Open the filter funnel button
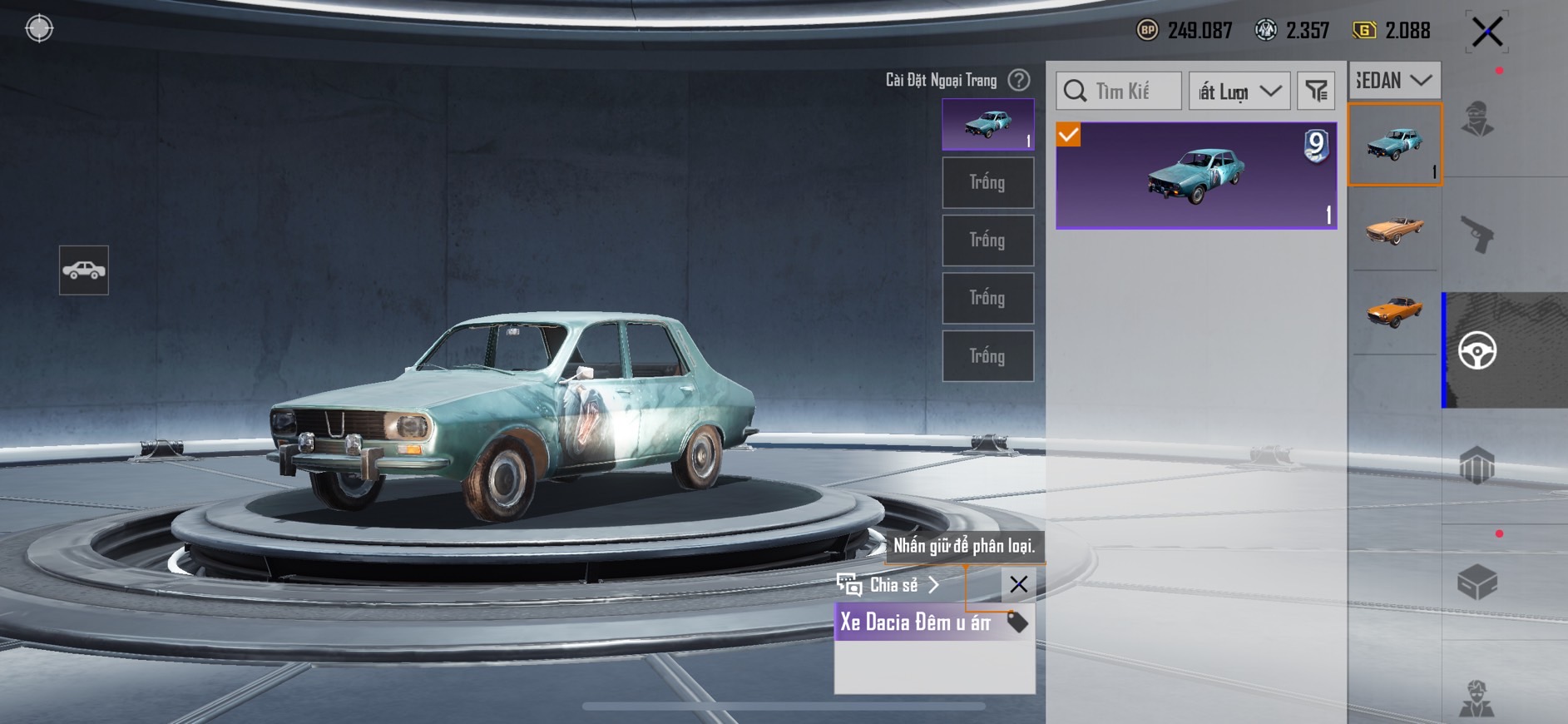 pos(1316,91)
